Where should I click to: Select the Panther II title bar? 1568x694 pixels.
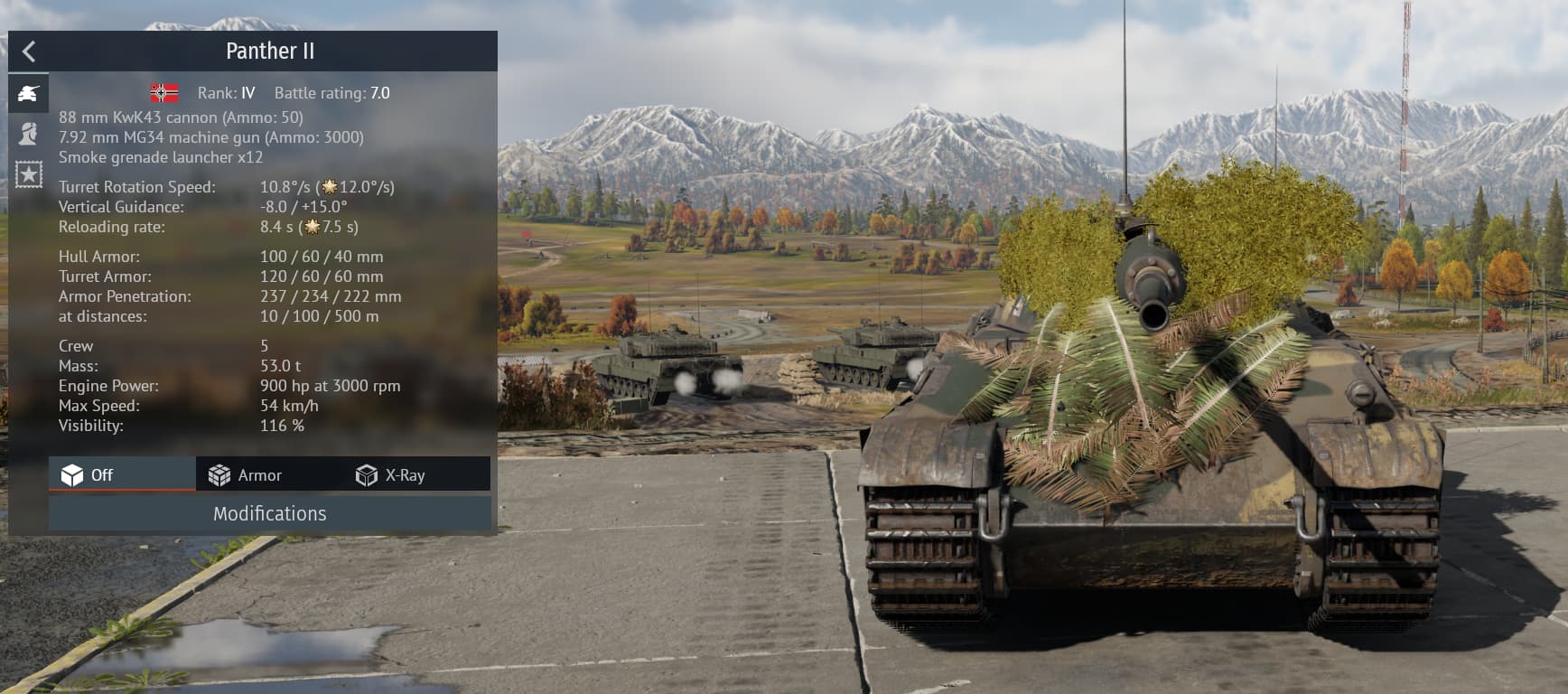pyautogui.click(x=270, y=52)
